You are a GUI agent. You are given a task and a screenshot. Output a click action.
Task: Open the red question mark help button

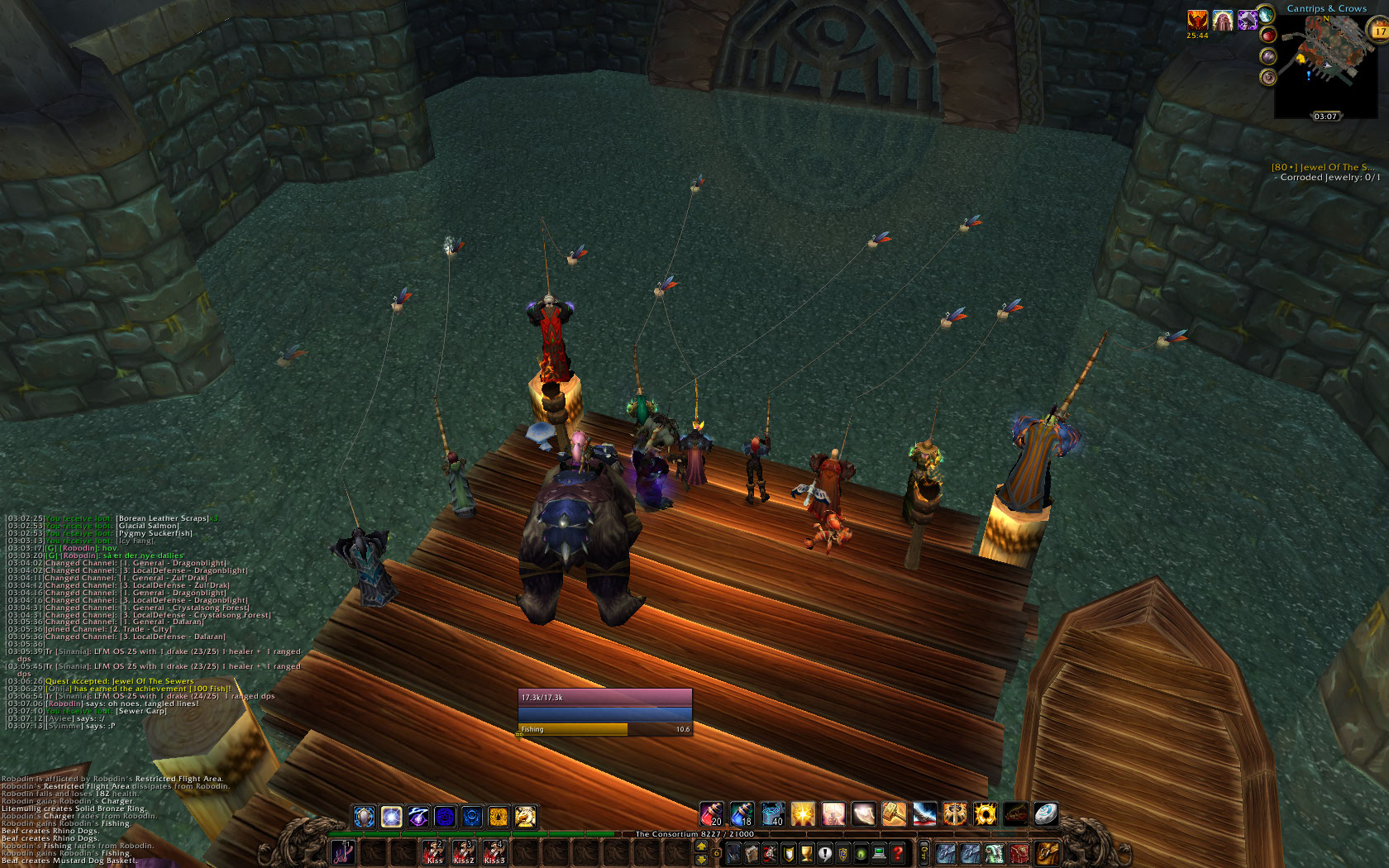coord(897,853)
